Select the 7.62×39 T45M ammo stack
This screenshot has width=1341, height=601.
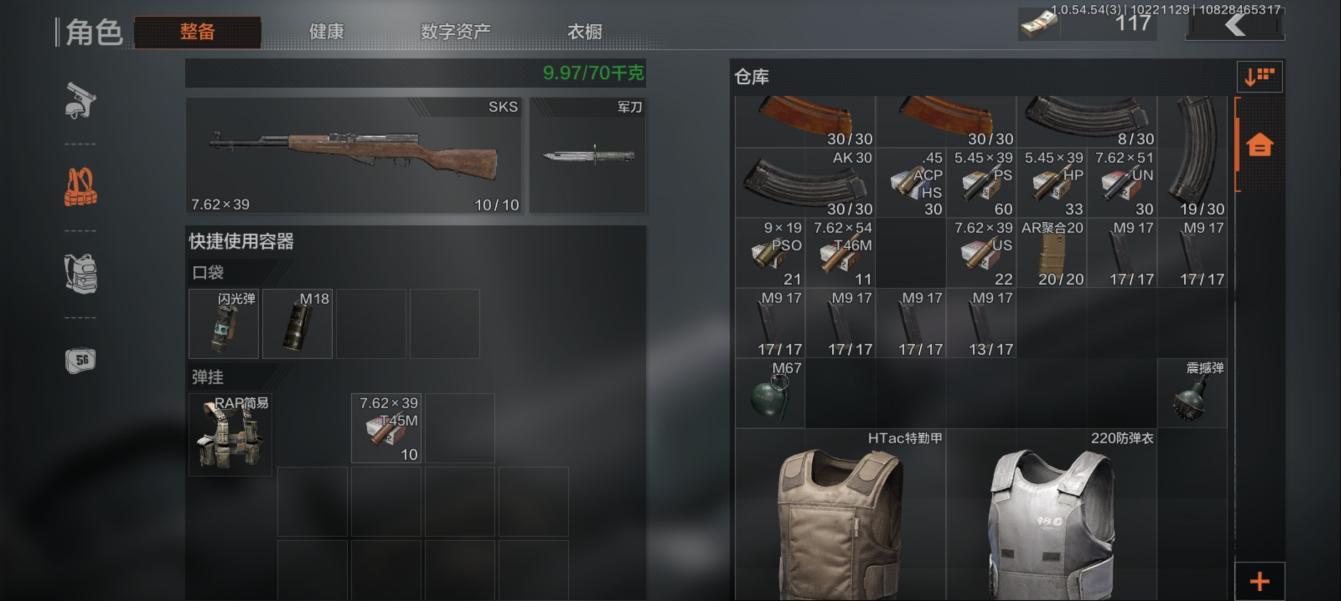point(386,428)
